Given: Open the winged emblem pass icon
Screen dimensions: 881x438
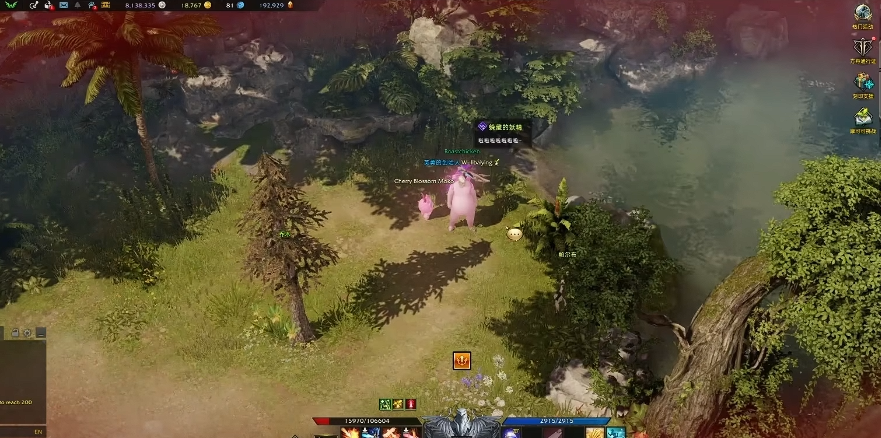Looking at the screenshot, I should (x=862, y=47).
